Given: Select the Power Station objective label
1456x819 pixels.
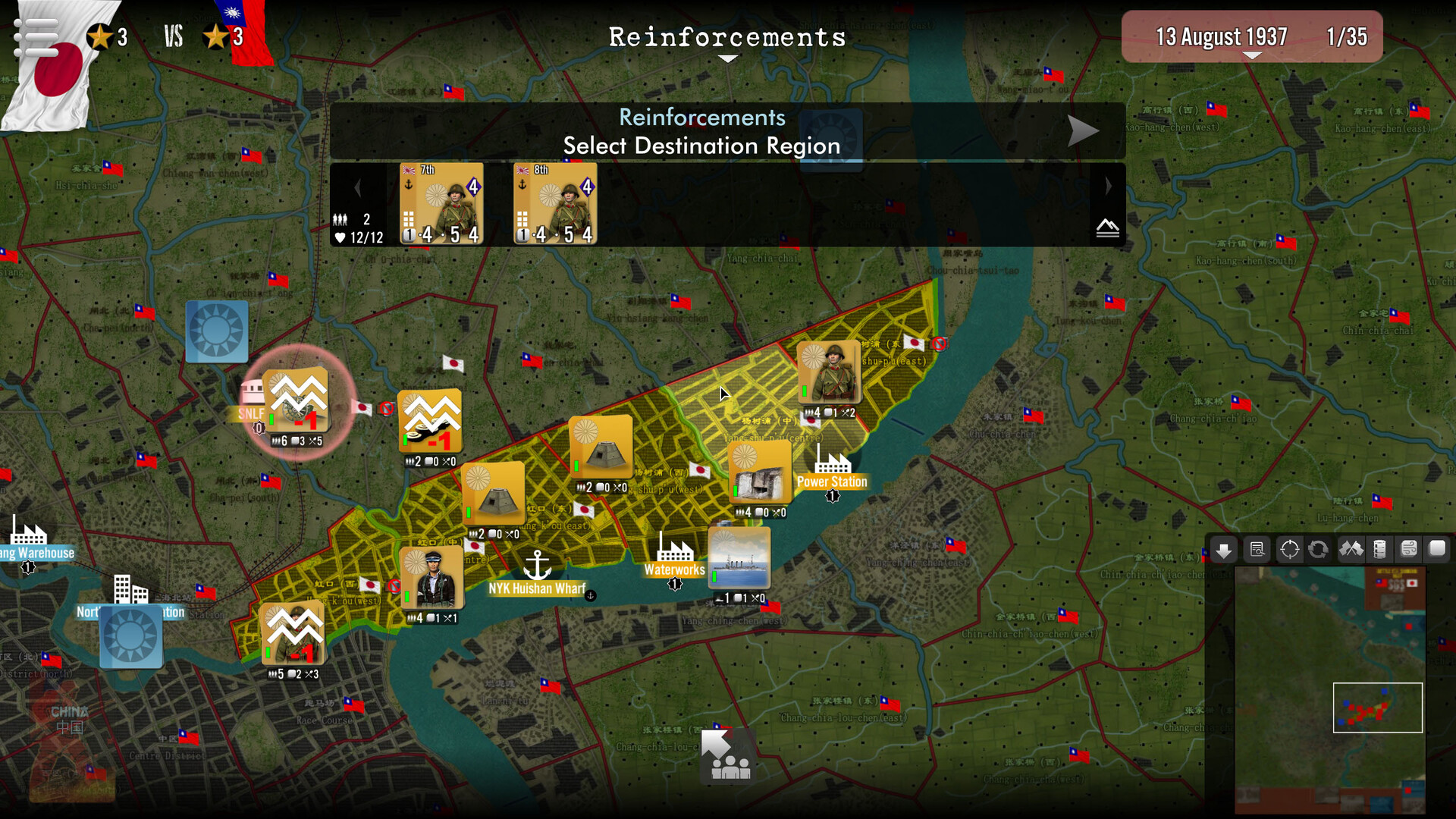Looking at the screenshot, I should click(x=832, y=482).
